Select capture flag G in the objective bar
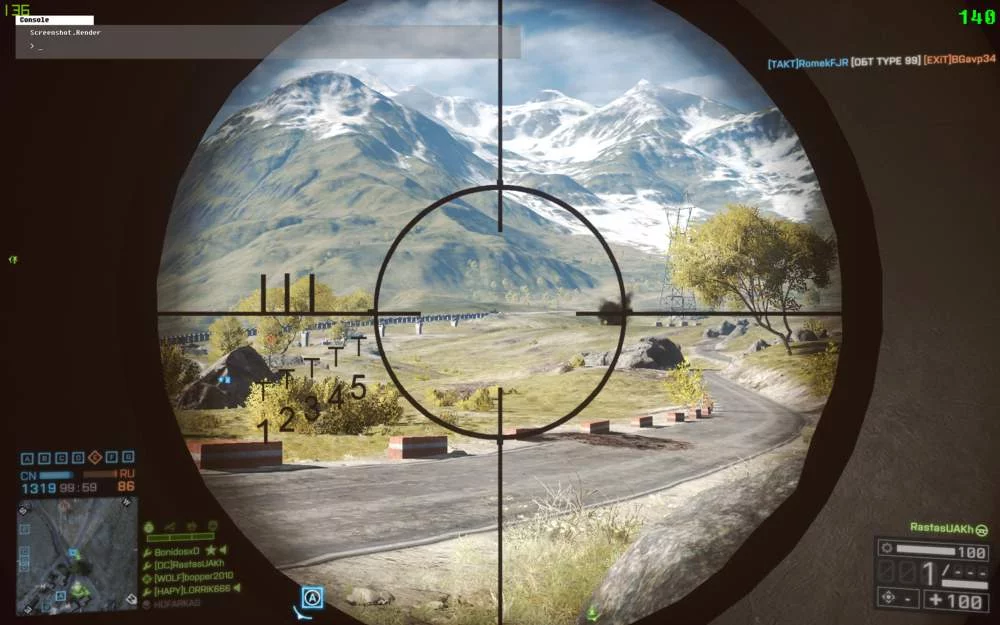The image size is (1000, 625). click(x=128, y=458)
